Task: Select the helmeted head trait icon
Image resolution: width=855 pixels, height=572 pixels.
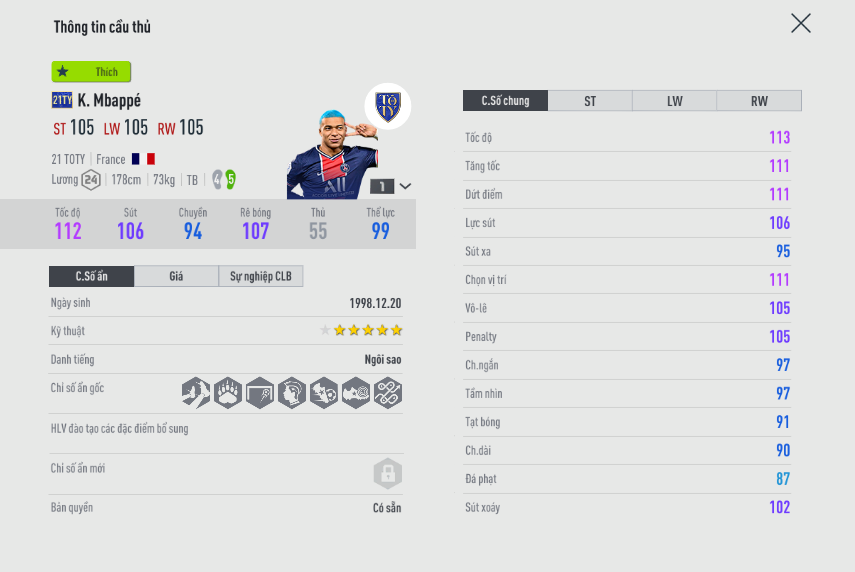Action: click(291, 392)
